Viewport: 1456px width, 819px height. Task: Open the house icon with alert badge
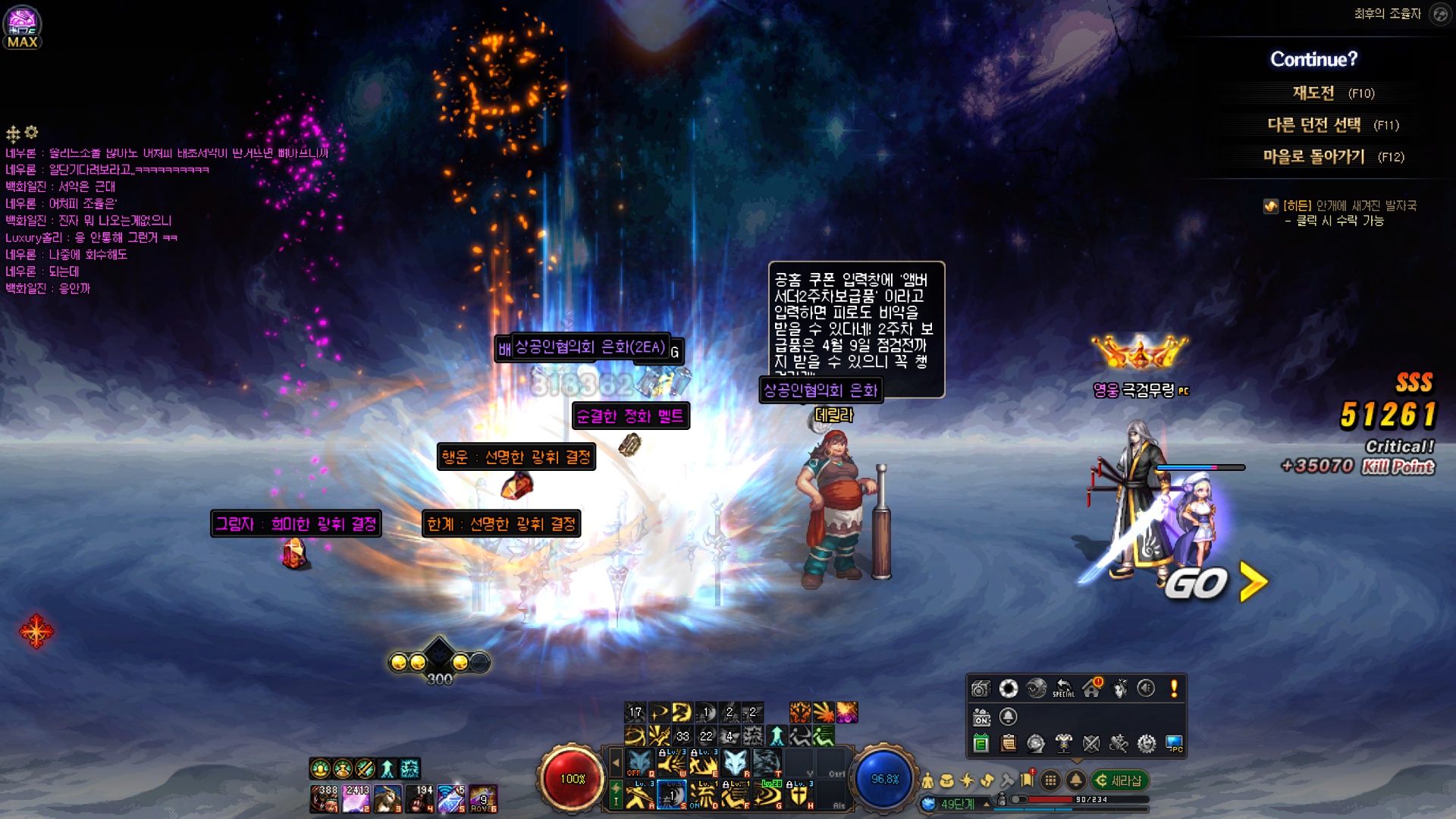tap(1092, 688)
